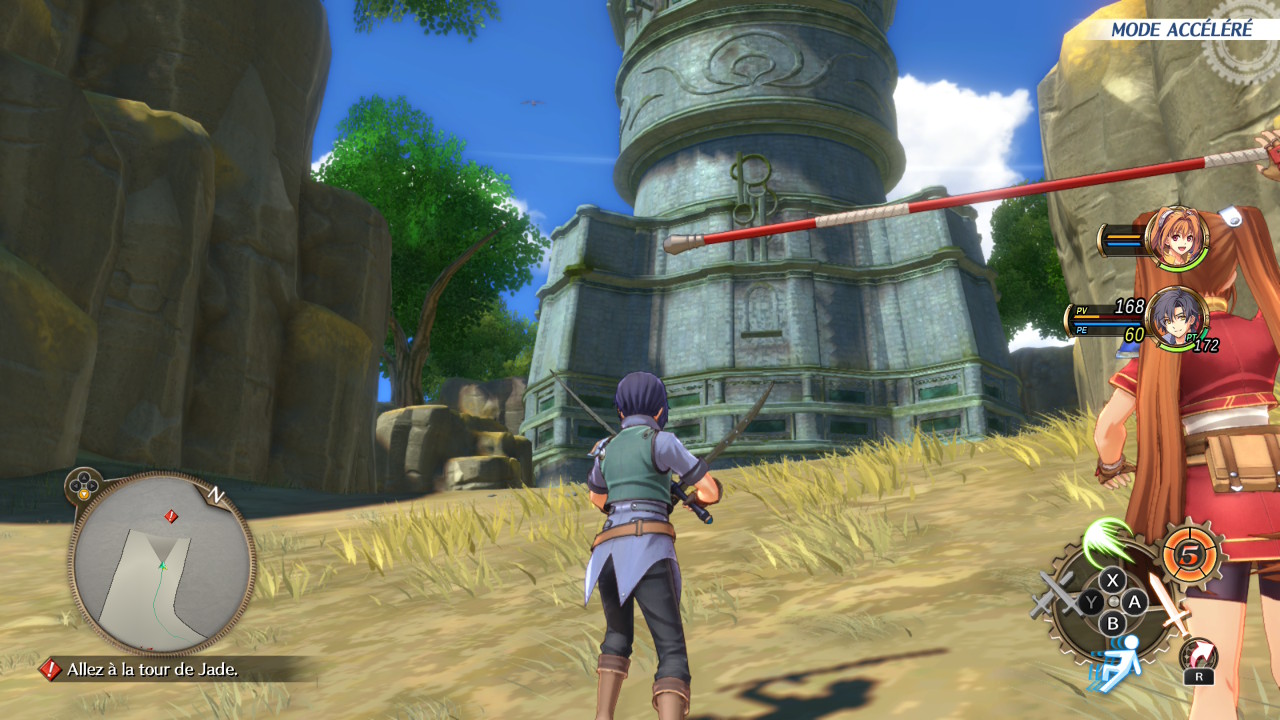
Task: Toggle the 'Mode accéléré' indicator
Action: point(1181,29)
